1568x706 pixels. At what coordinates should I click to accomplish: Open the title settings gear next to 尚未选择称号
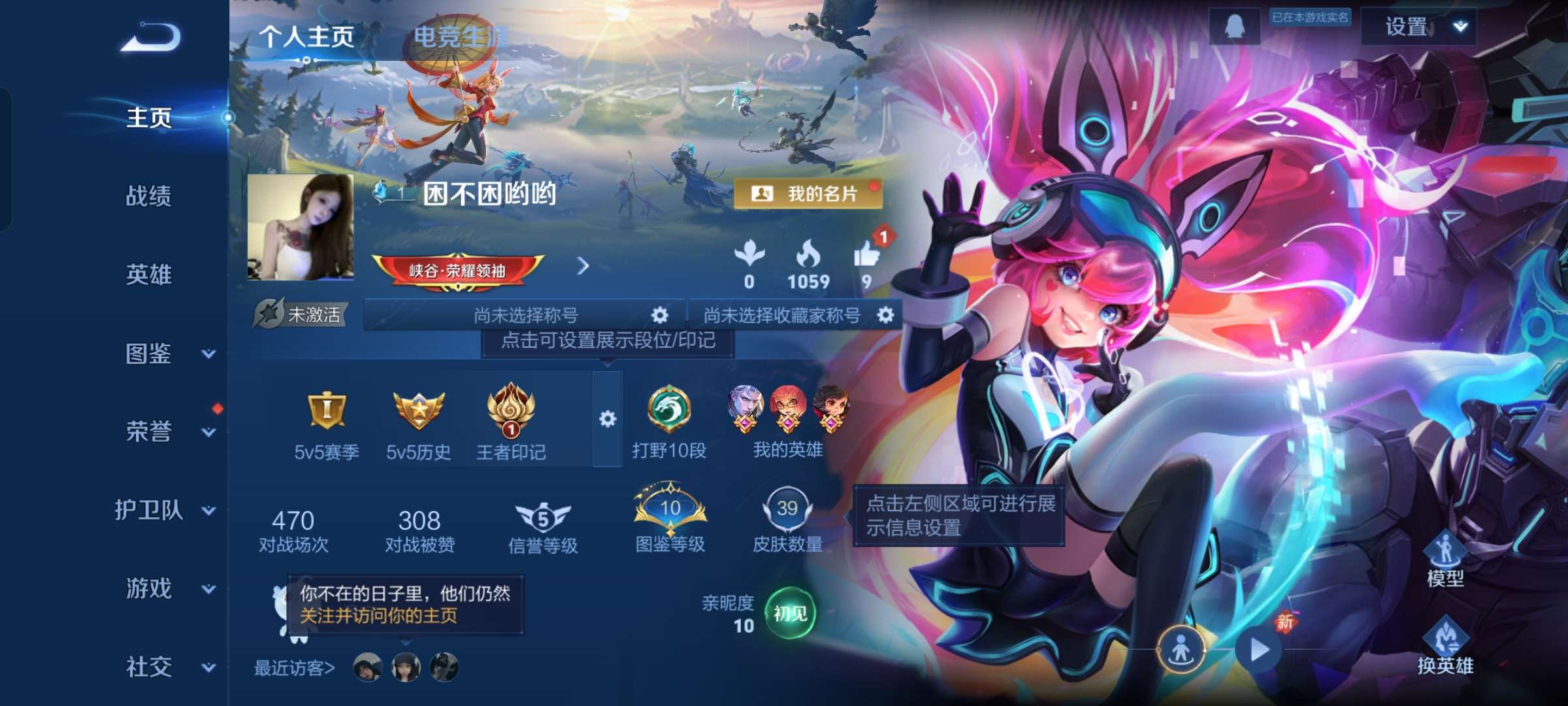[x=659, y=314]
